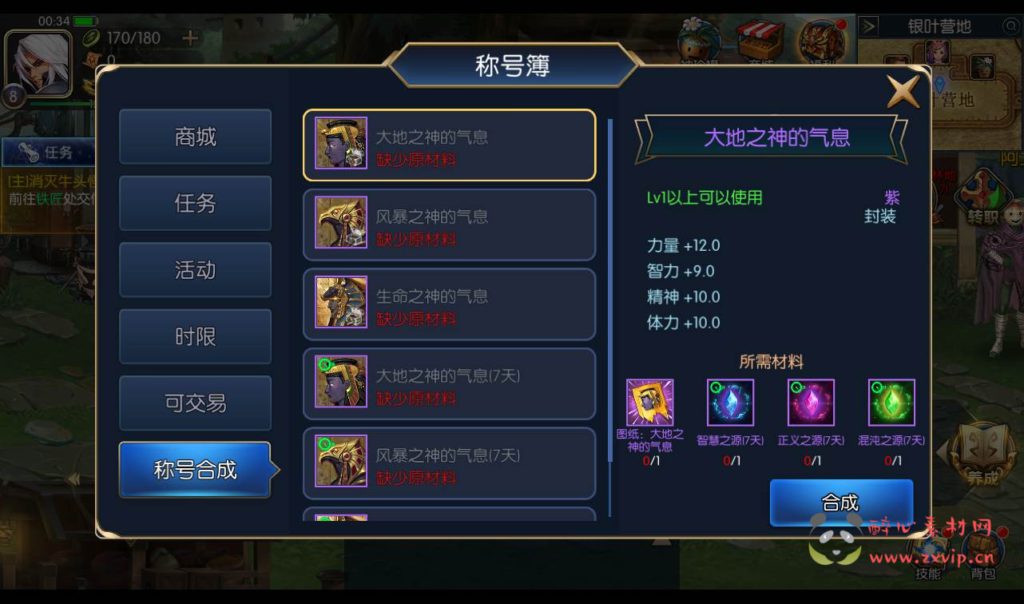Inspect the 智慧之源(7天) blue gem material
Image resolution: width=1024 pixels, height=604 pixels.
[730, 403]
